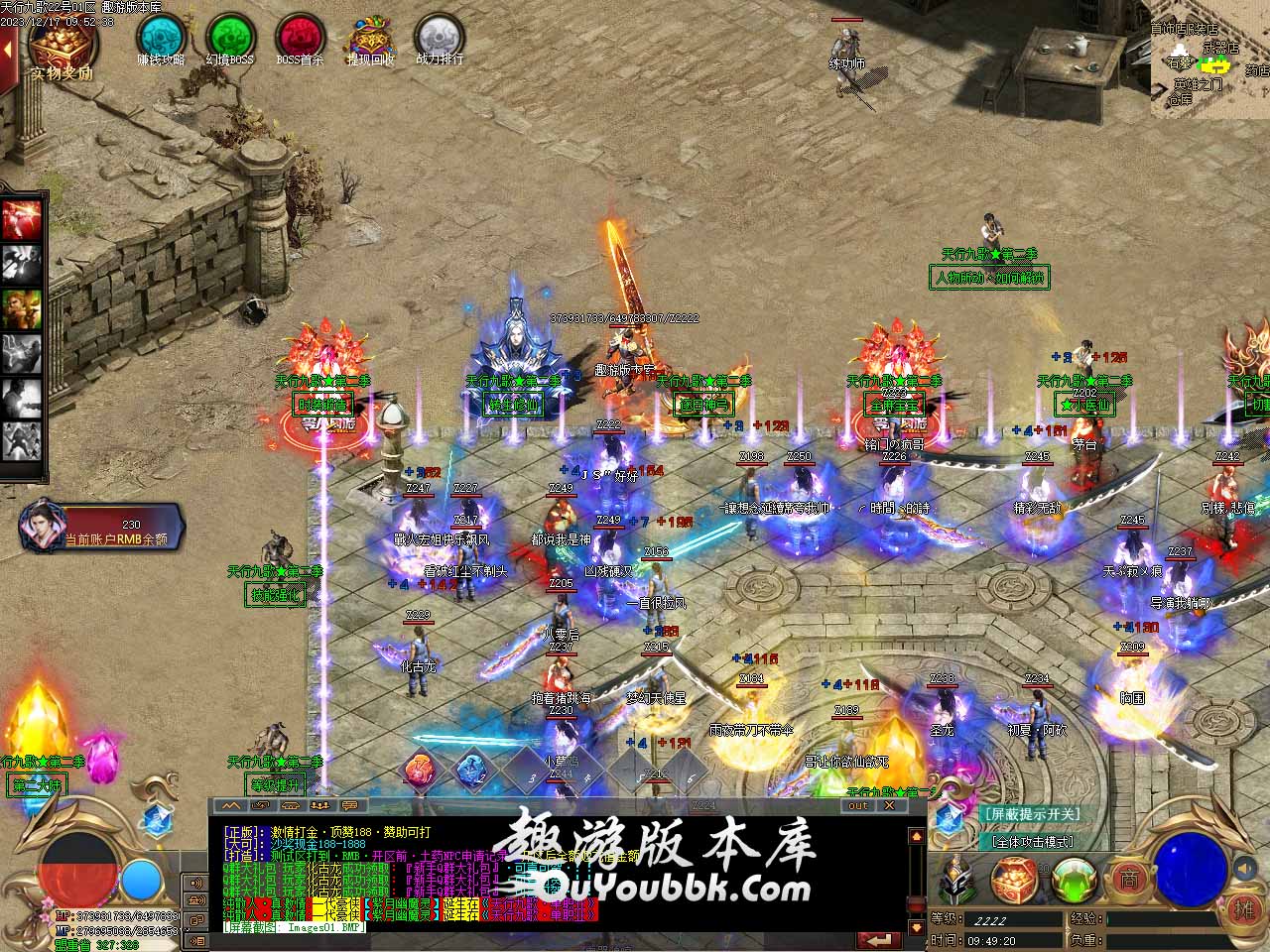Select the 幻境BOSS green orb
1270x952 pixels.
tap(230, 38)
